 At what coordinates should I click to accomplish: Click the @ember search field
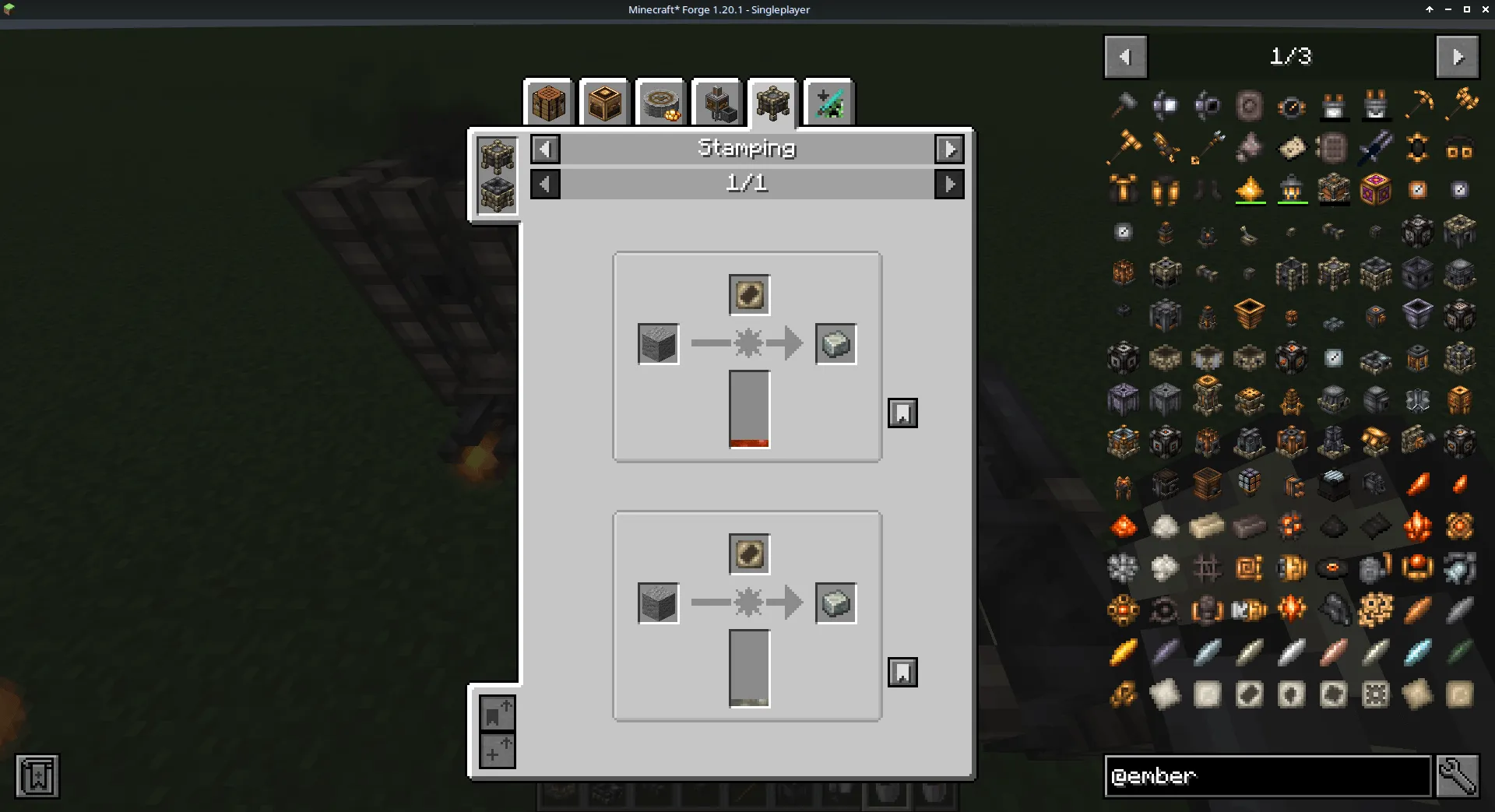click(1268, 775)
